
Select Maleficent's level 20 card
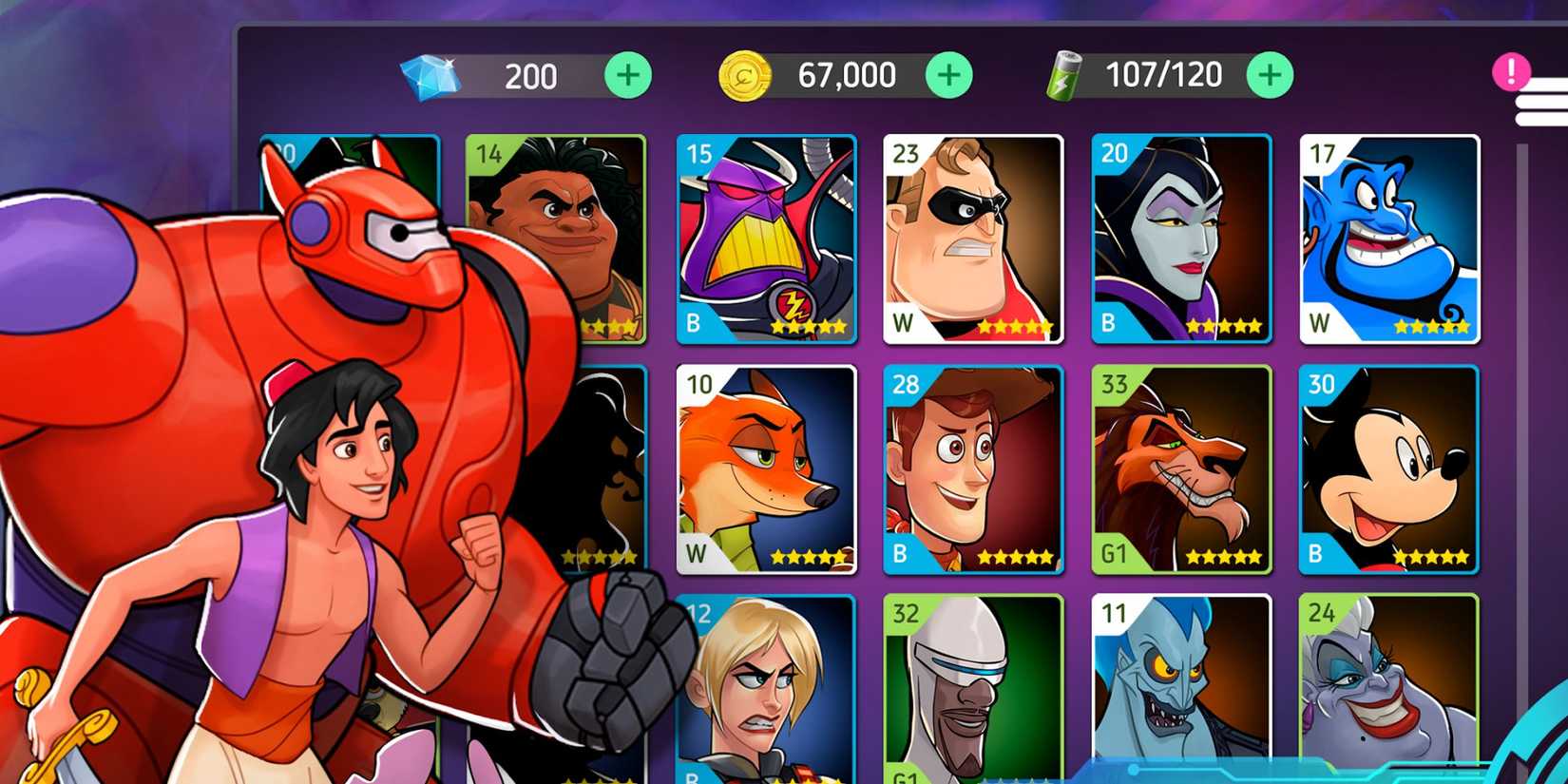1181,238
